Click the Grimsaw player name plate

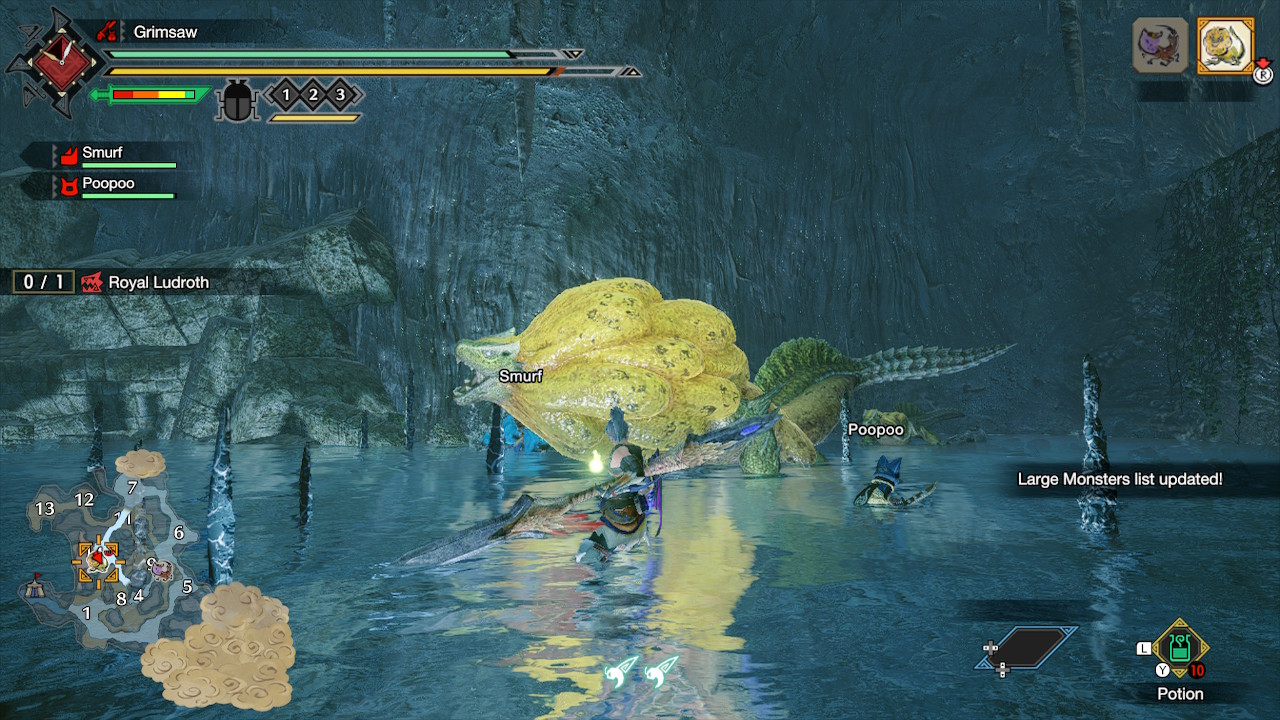[x=165, y=32]
